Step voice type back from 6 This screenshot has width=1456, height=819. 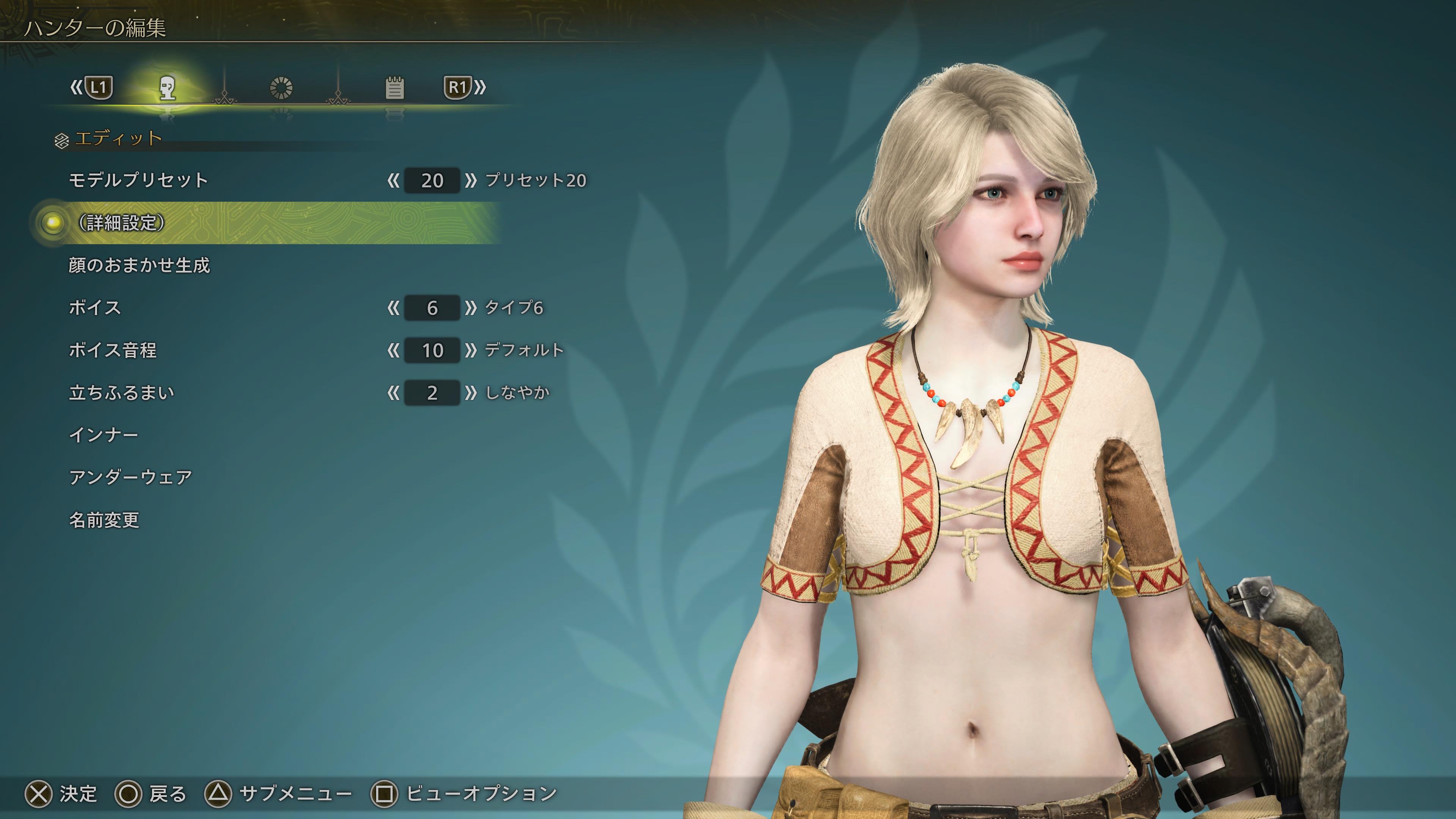394,308
